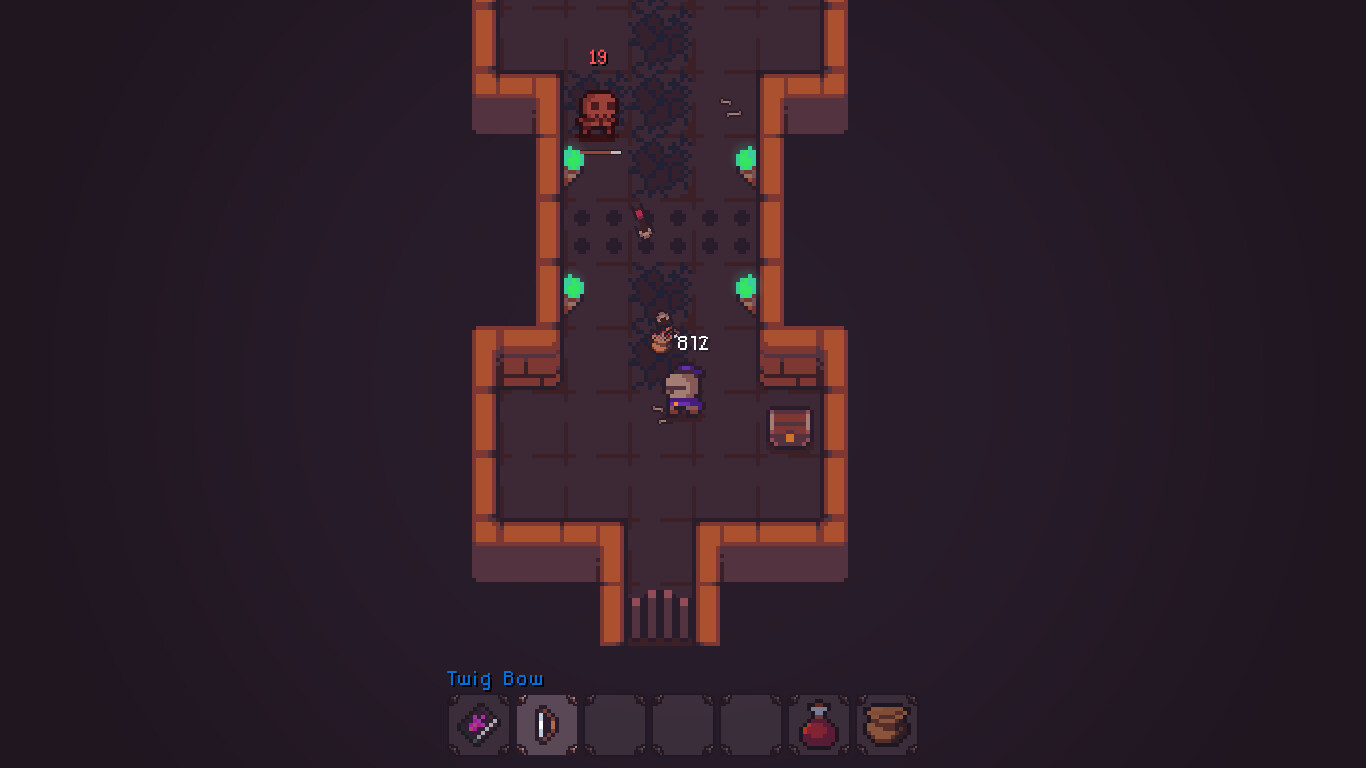Click the first empty hotbar slot
The image size is (1366, 768).
614,723
